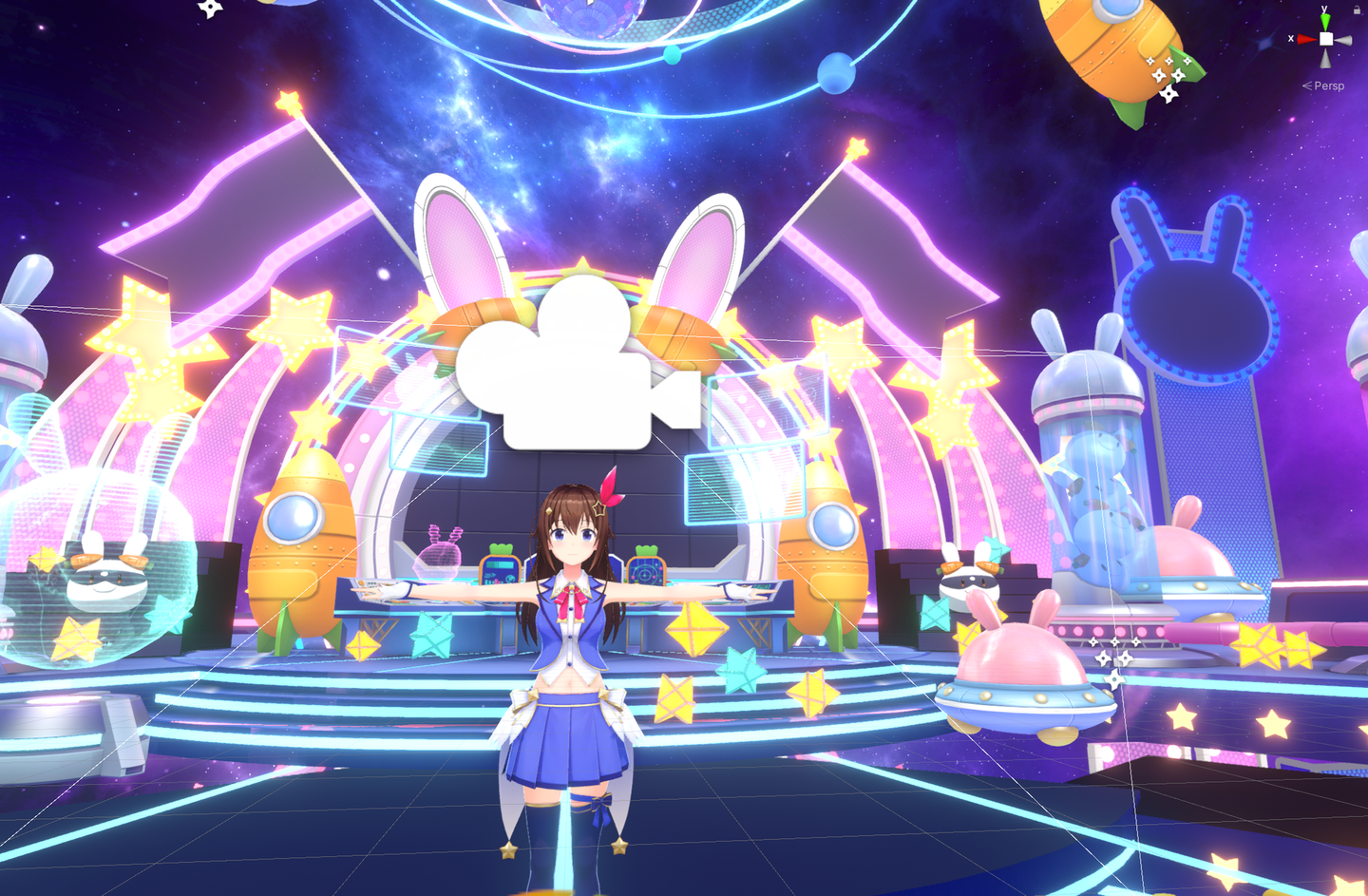
Task: Select the white camera gizmo icon
Action: [578, 366]
